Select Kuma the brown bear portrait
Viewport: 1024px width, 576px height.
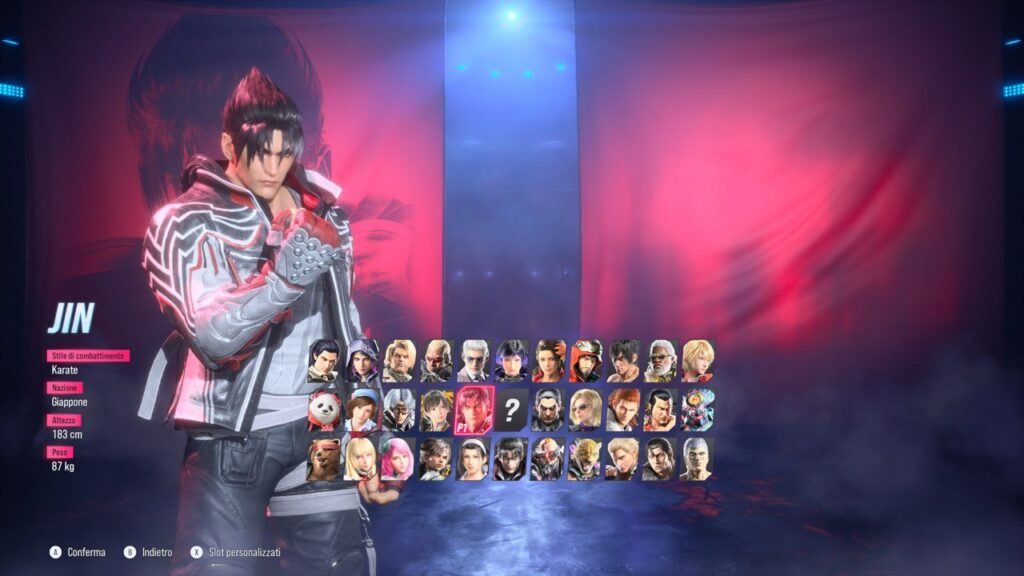click(323, 458)
